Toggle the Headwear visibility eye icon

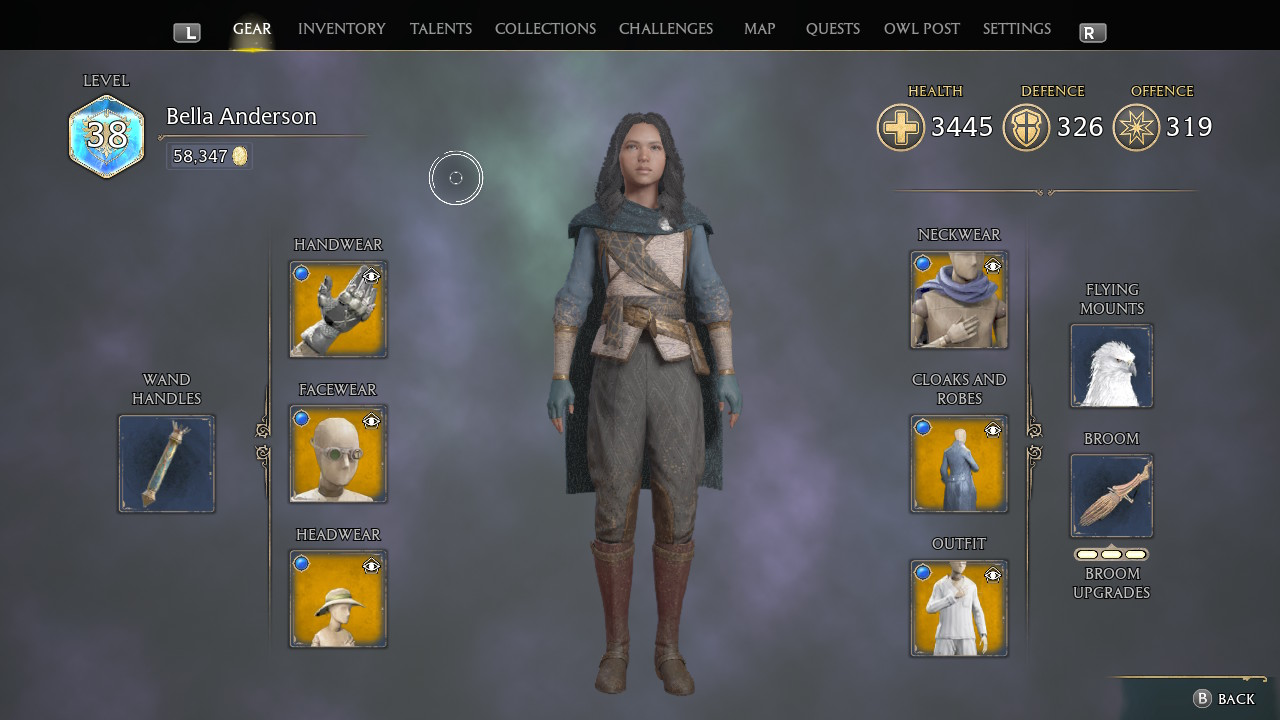pos(372,566)
